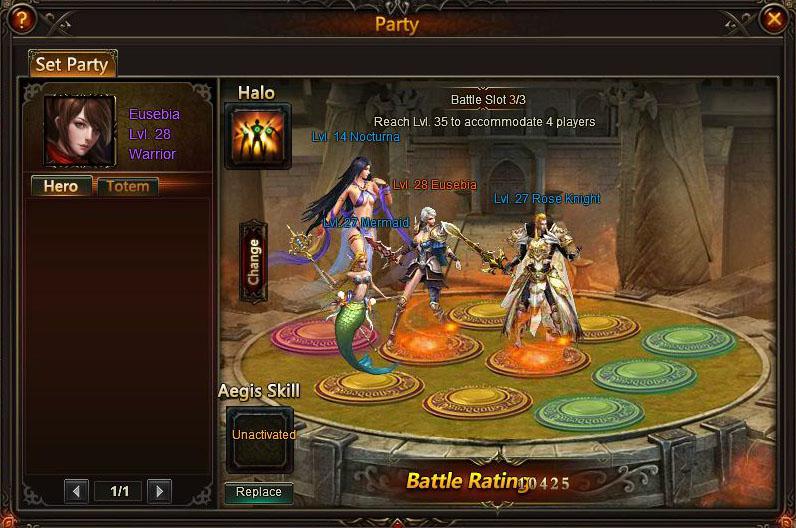Switch to the Totem tab

[x=128, y=187]
